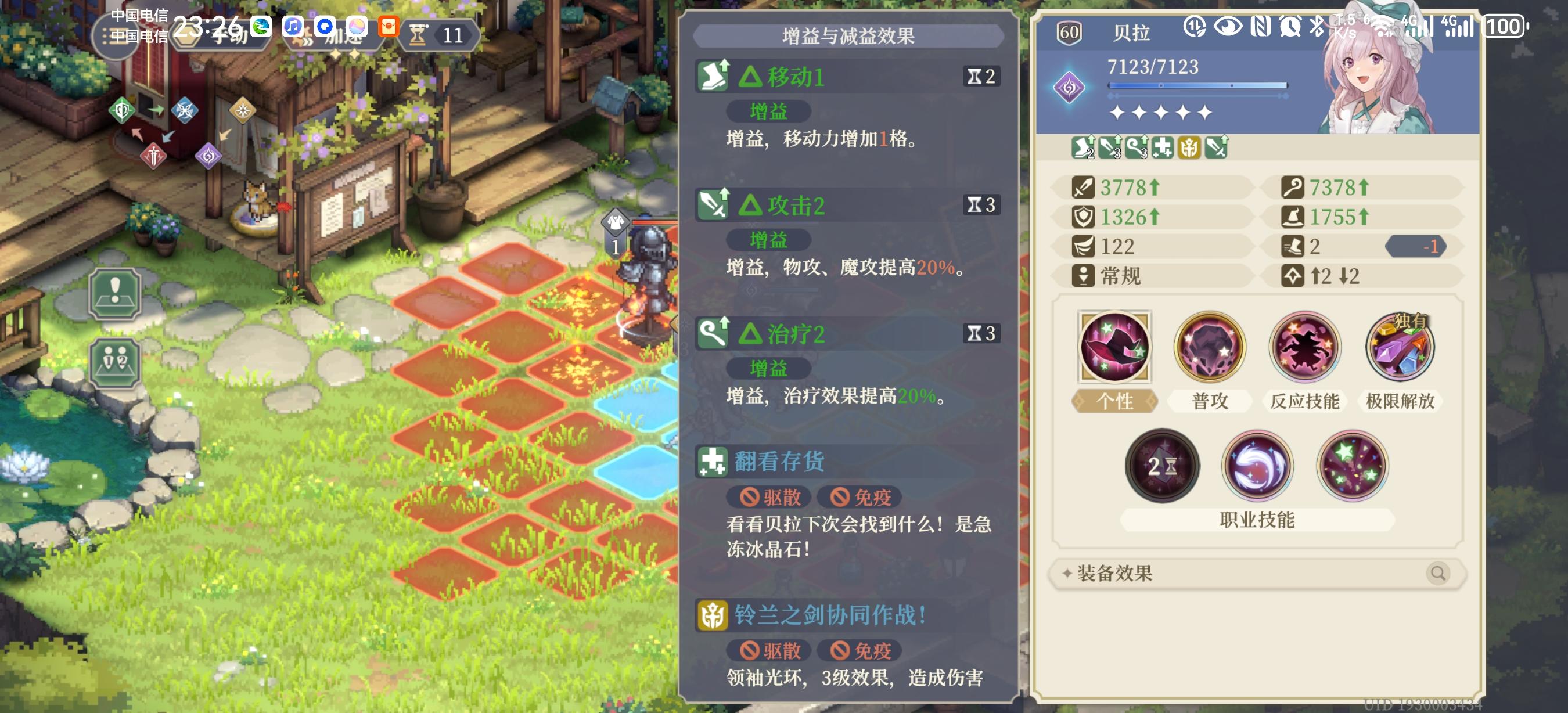Select the middle 职业技能 swirl skill icon
The image size is (1568, 713).
1257,466
